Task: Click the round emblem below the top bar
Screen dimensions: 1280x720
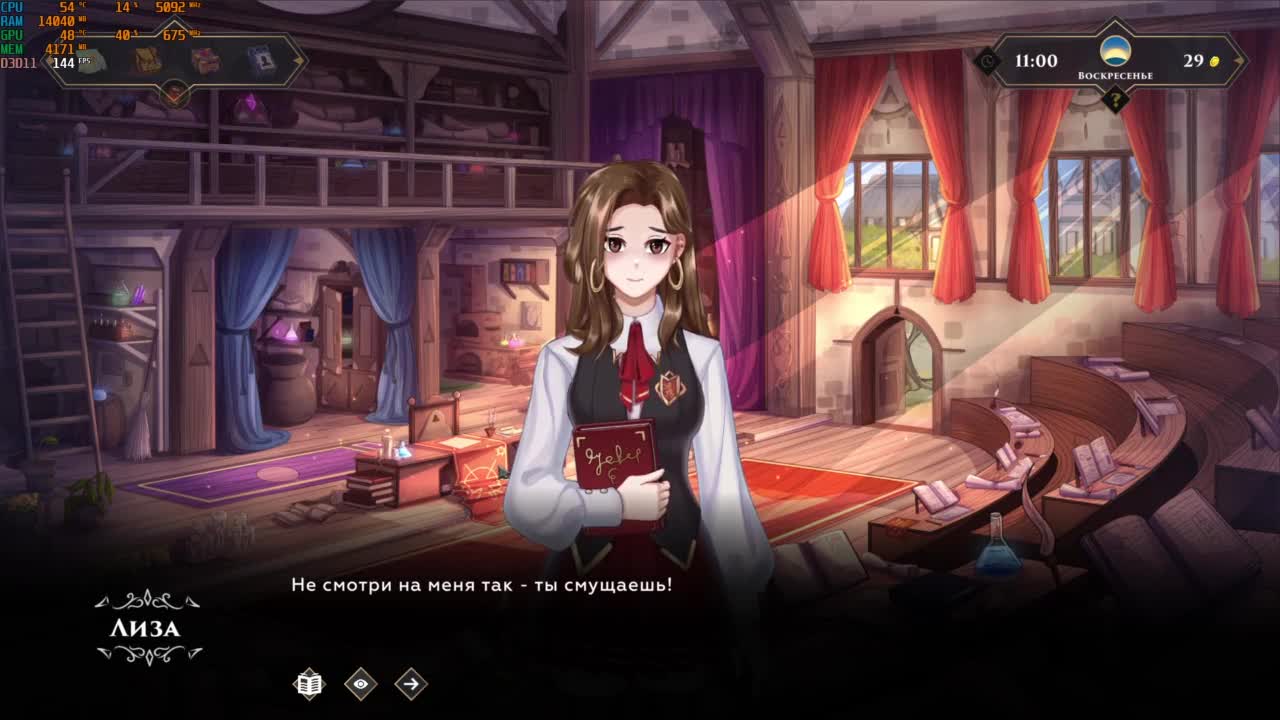Action: pos(176,95)
